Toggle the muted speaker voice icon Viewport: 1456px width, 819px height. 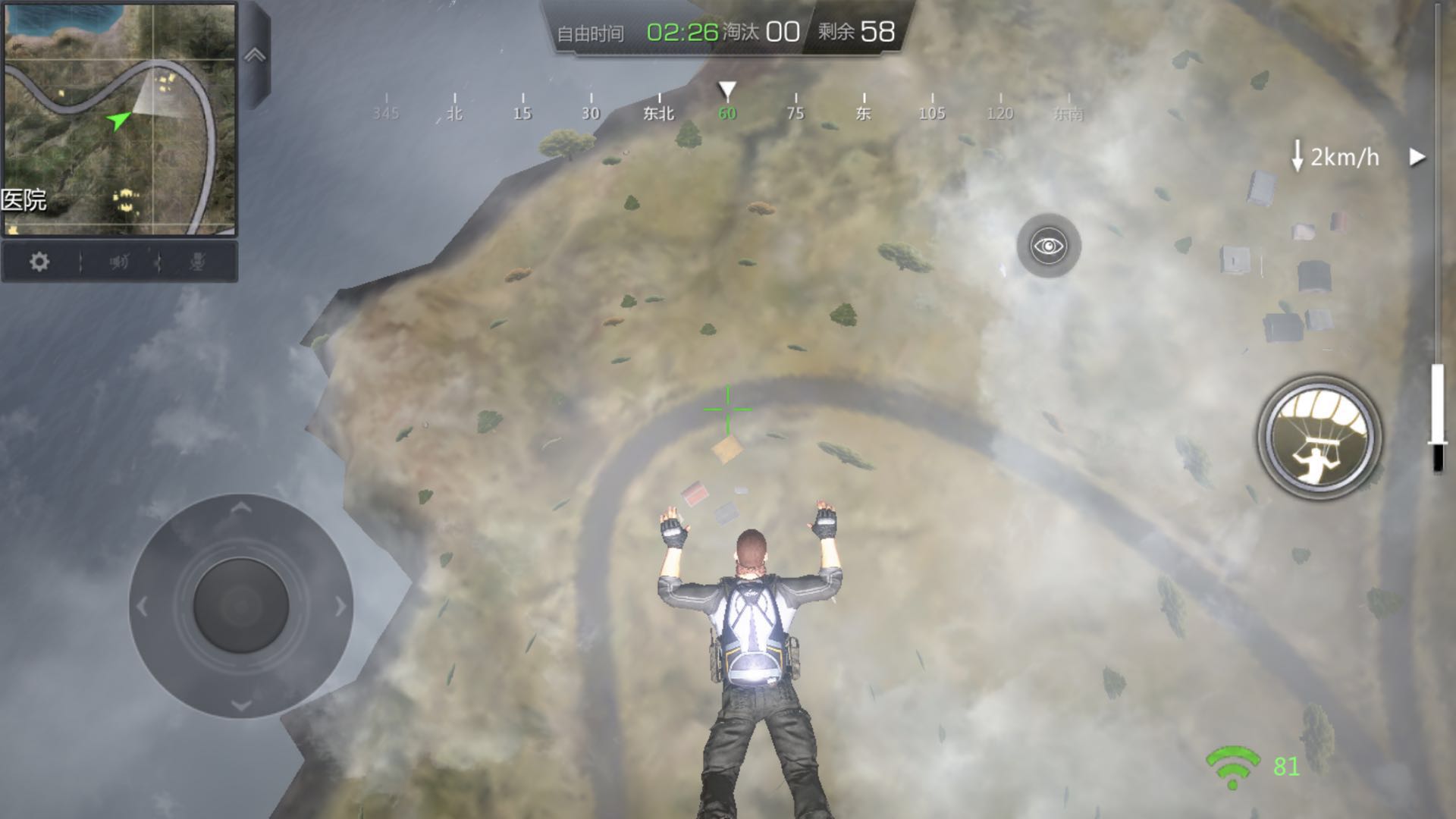(119, 262)
